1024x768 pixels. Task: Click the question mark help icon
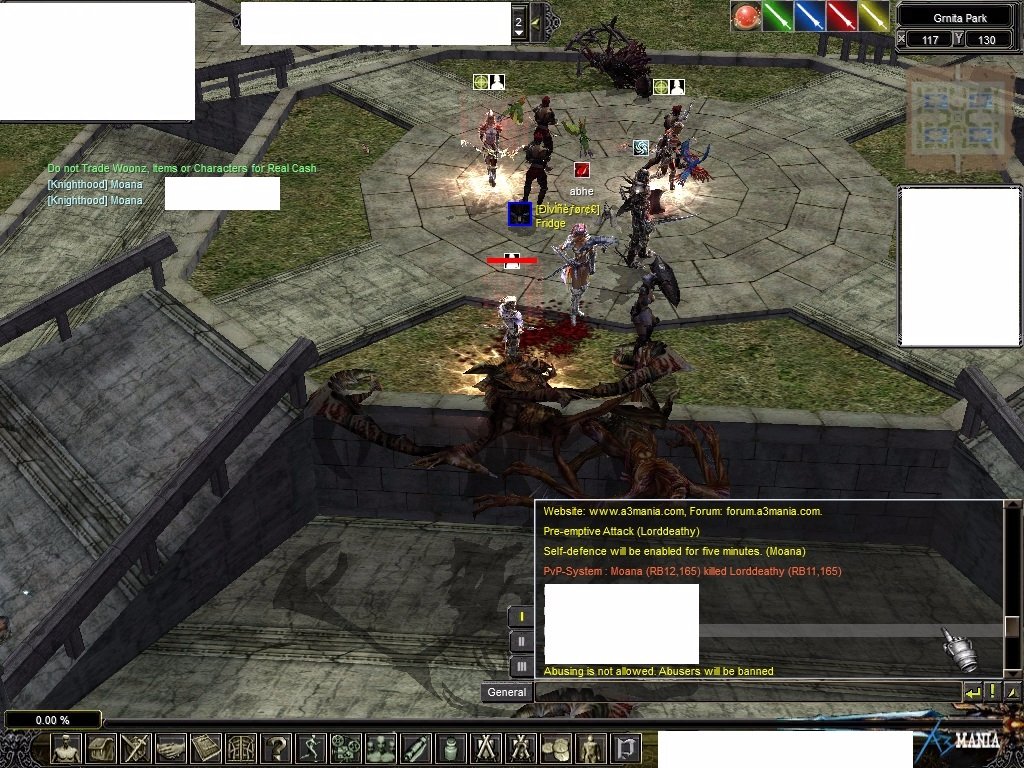click(276, 748)
